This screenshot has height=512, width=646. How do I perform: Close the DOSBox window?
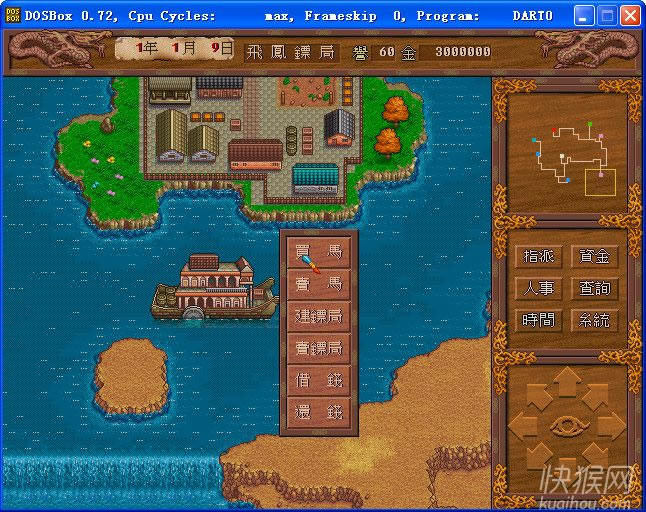pos(630,16)
